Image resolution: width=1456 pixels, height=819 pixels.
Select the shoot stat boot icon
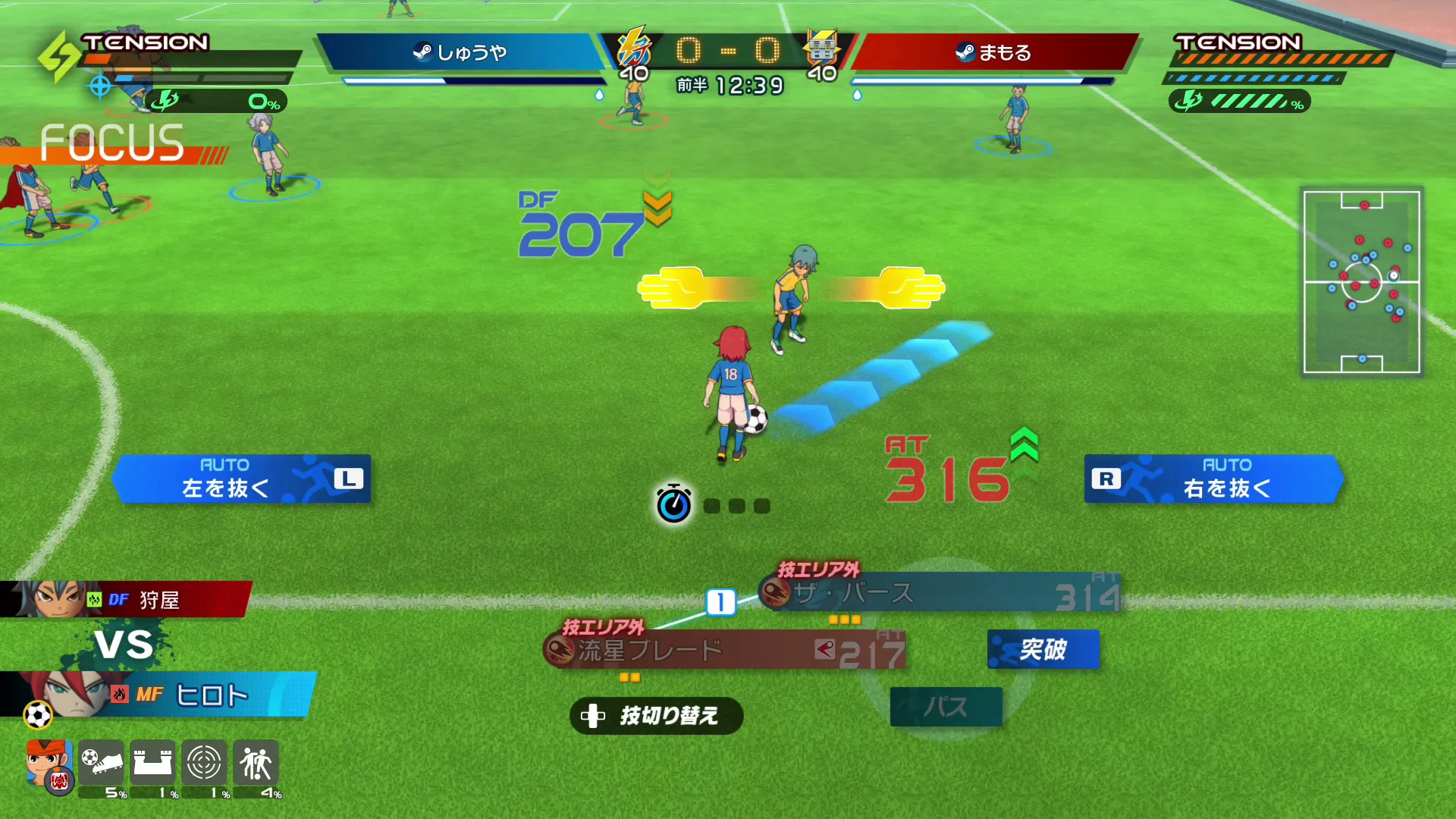point(102,762)
